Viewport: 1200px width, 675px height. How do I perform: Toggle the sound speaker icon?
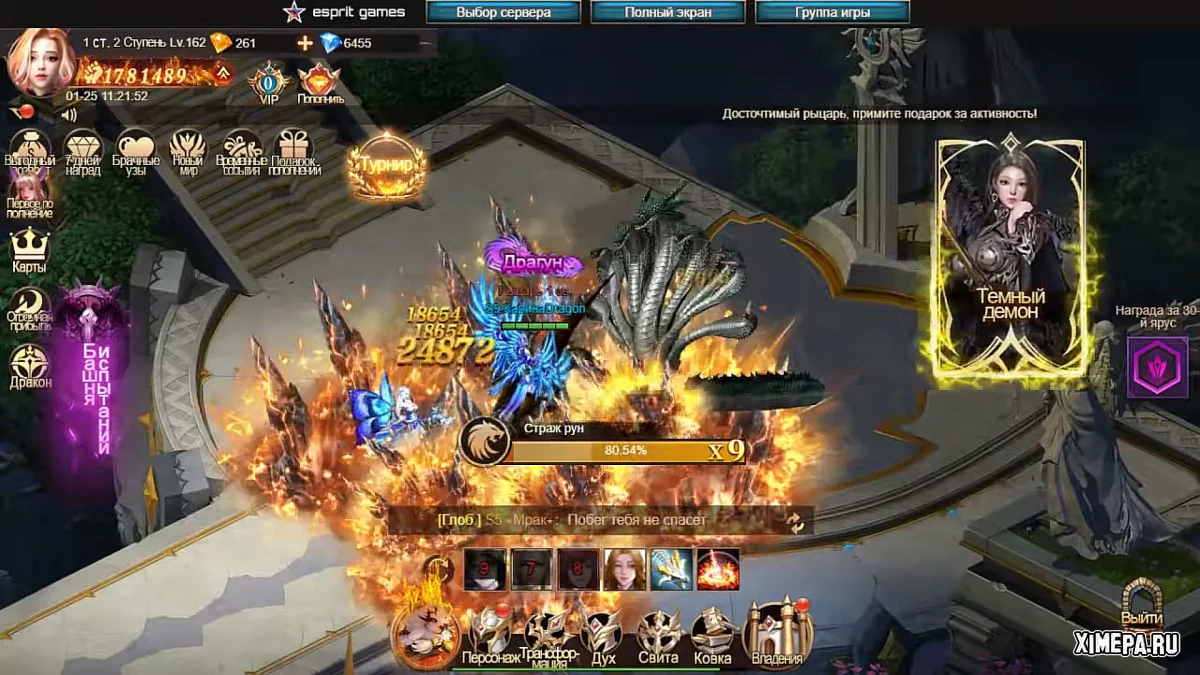click(69, 115)
